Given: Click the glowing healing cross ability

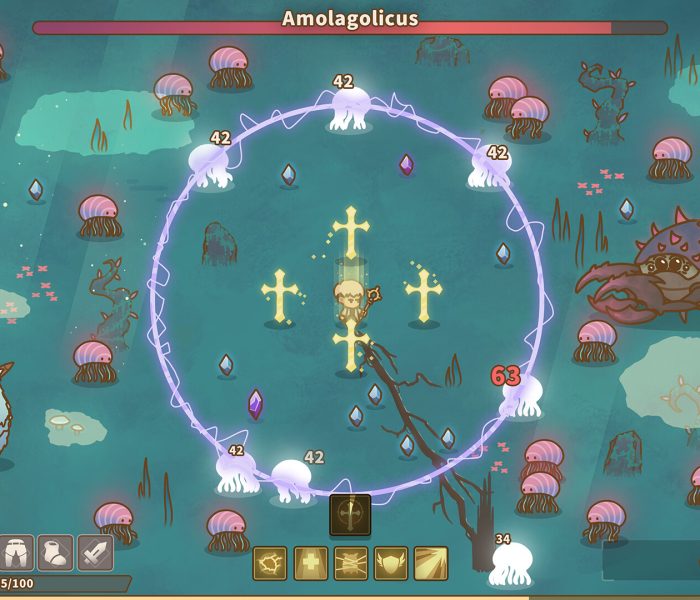Looking at the screenshot, I should pos(310,563).
